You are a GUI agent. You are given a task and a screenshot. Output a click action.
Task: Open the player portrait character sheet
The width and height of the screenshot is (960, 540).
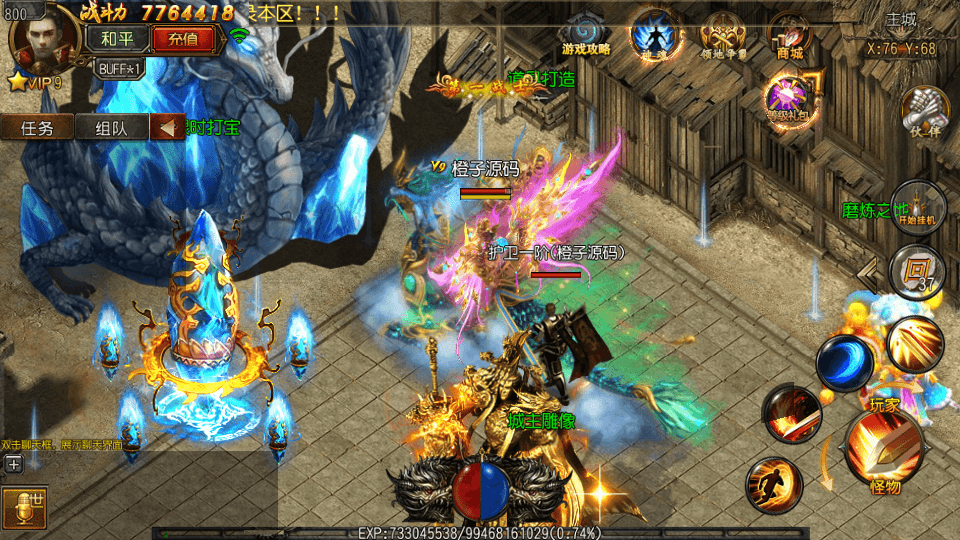click(x=41, y=38)
